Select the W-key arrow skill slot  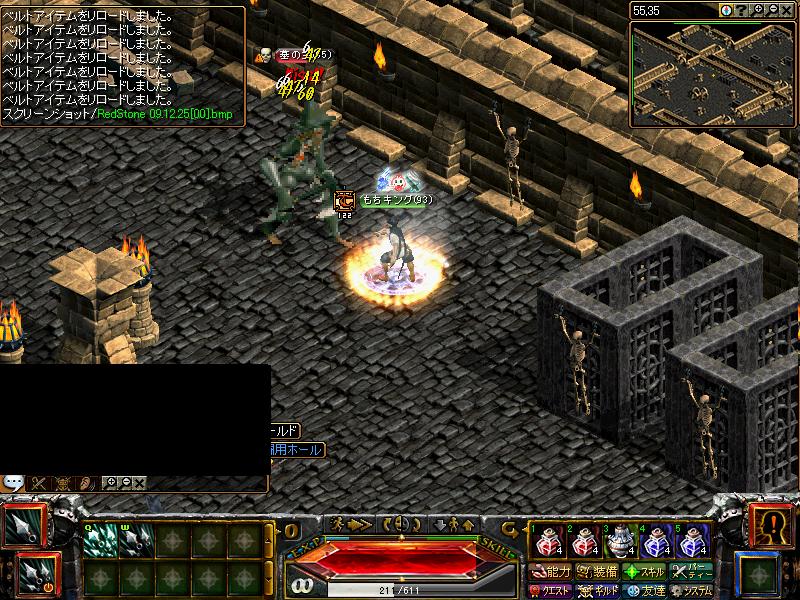(x=136, y=540)
